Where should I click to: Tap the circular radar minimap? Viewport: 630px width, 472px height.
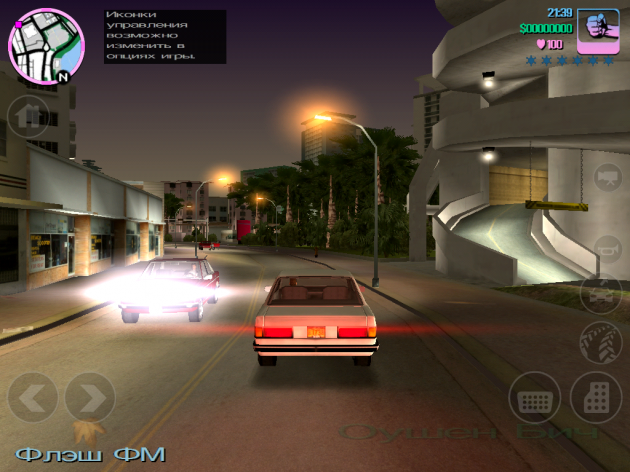pyautogui.click(x=43, y=46)
